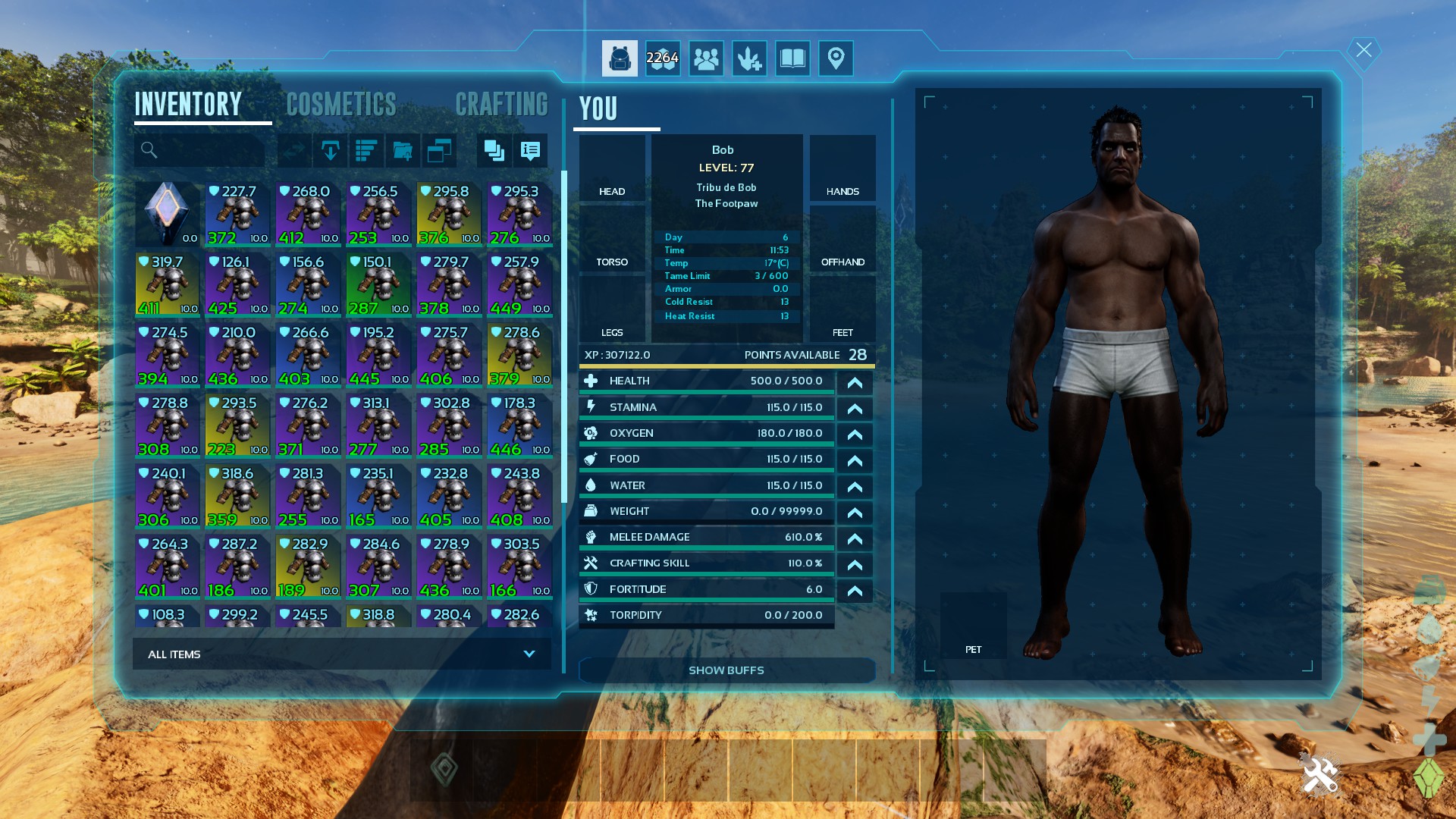This screenshot has height=819, width=1456.
Task: Click the inventory search field
Action: coord(199,151)
